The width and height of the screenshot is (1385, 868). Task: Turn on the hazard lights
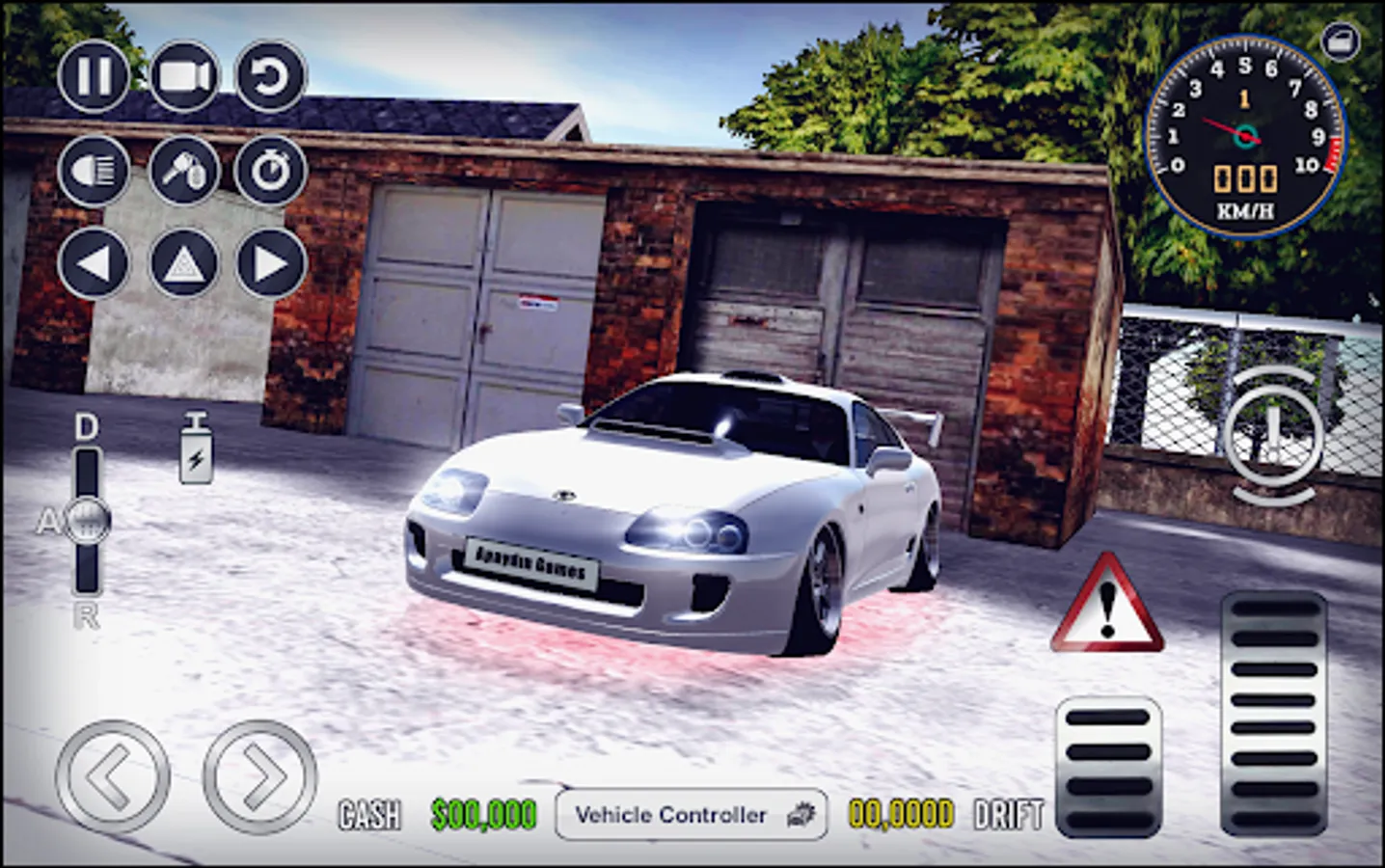(183, 263)
